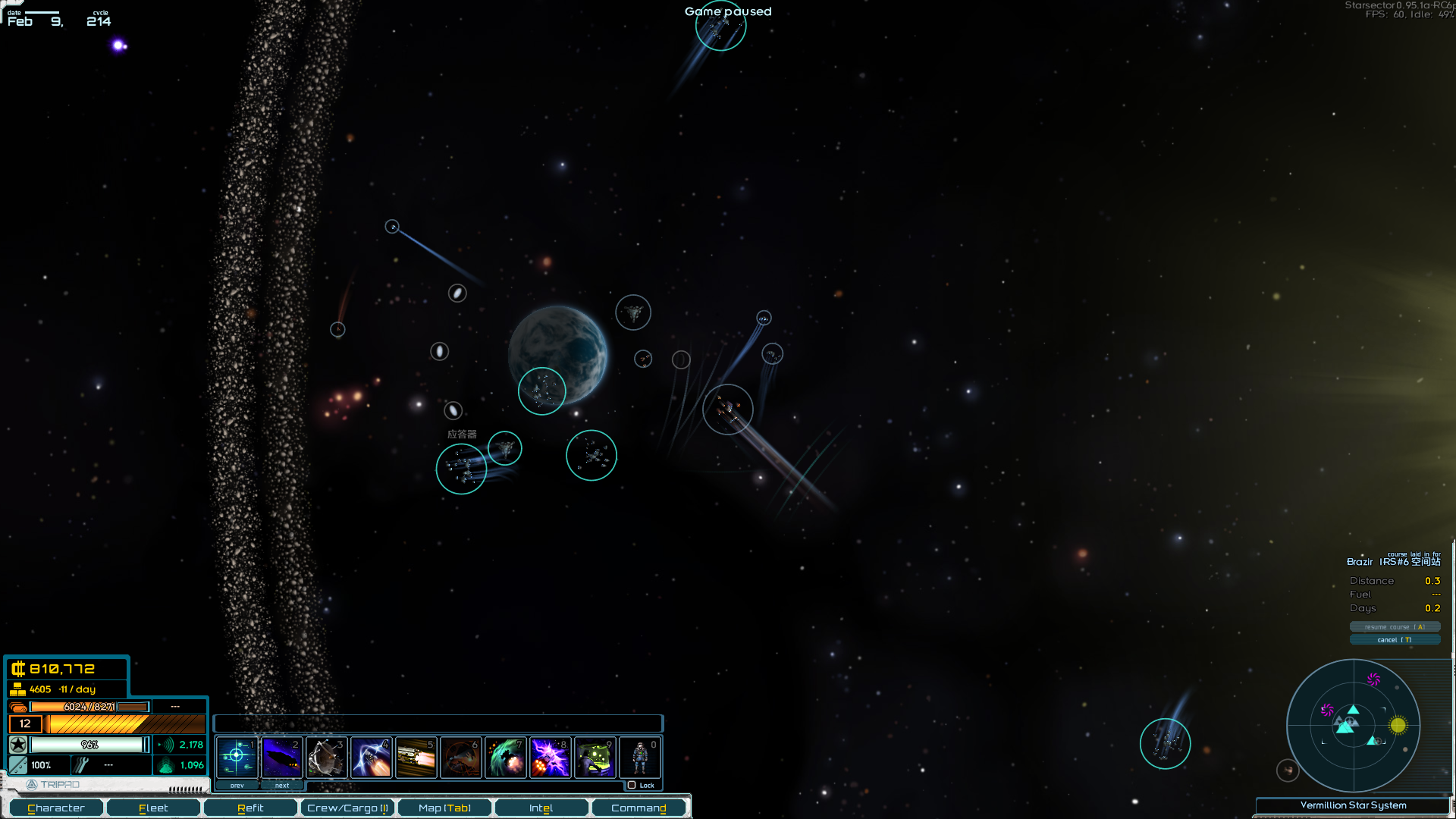Image resolution: width=1456 pixels, height=819 pixels.
Task: Use the purple lightning ability in slot 8
Action: pyautogui.click(x=550, y=757)
